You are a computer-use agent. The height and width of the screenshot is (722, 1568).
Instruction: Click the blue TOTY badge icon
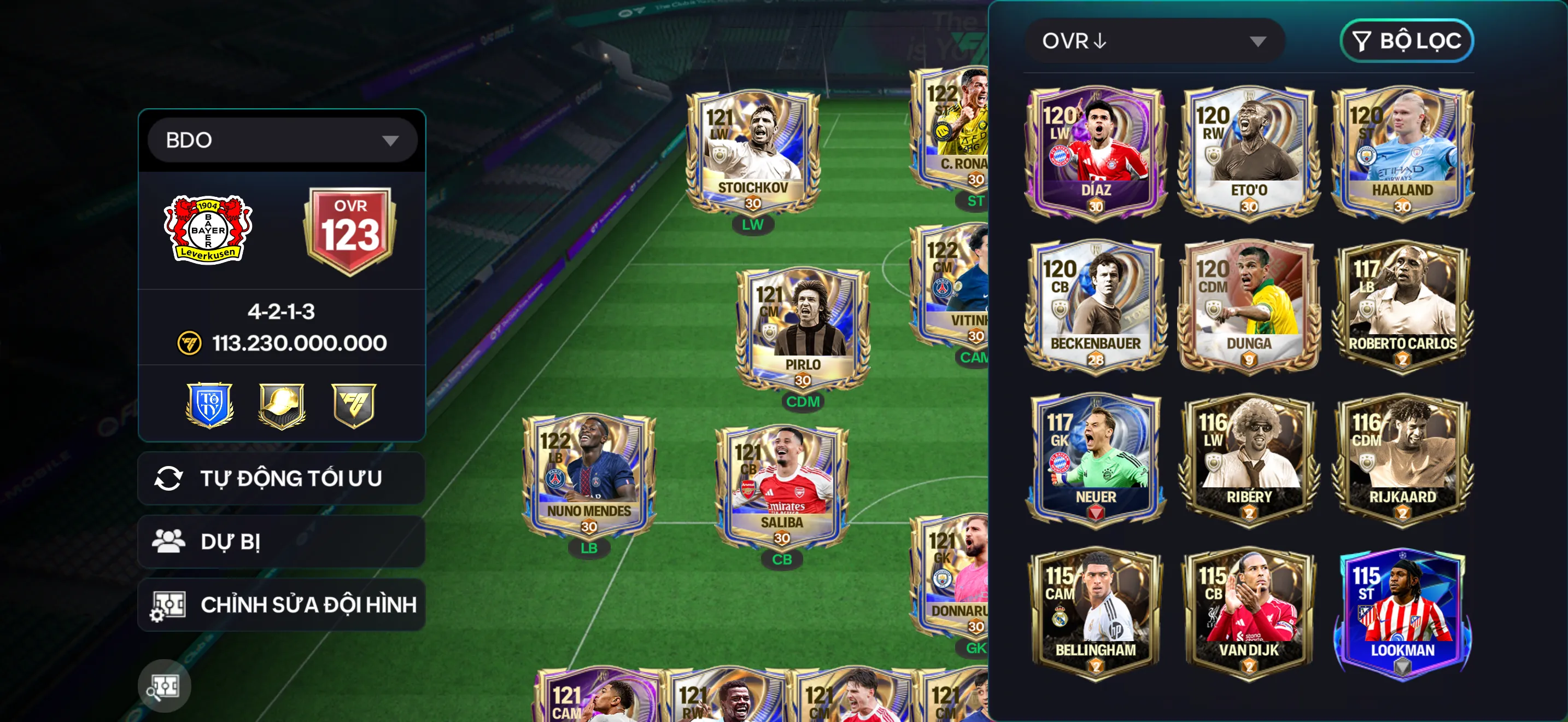209,406
